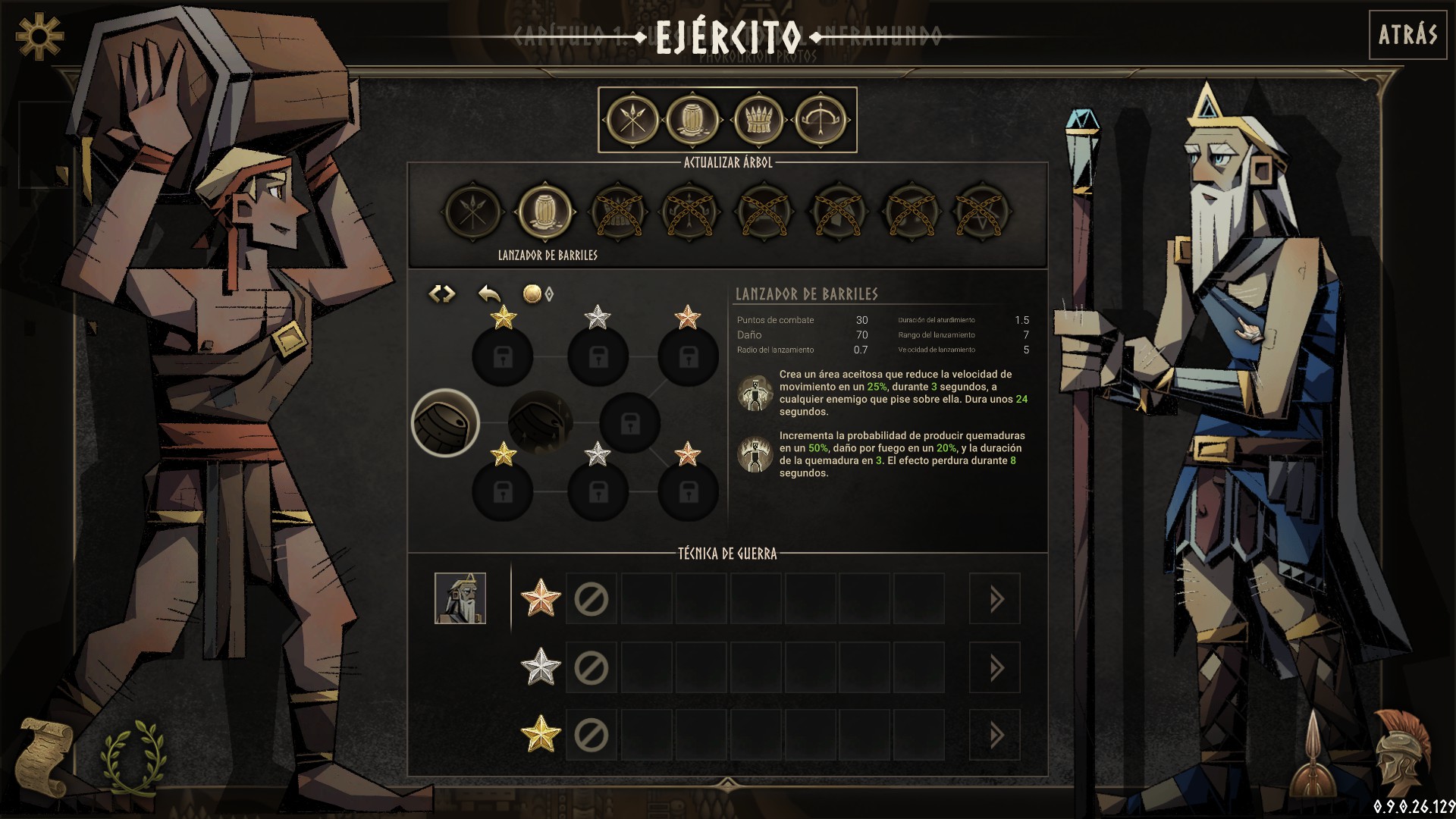This screenshot has height=819, width=1456.
Task: Select the highlighted tipped barrel skill
Action: click(445, 422)
